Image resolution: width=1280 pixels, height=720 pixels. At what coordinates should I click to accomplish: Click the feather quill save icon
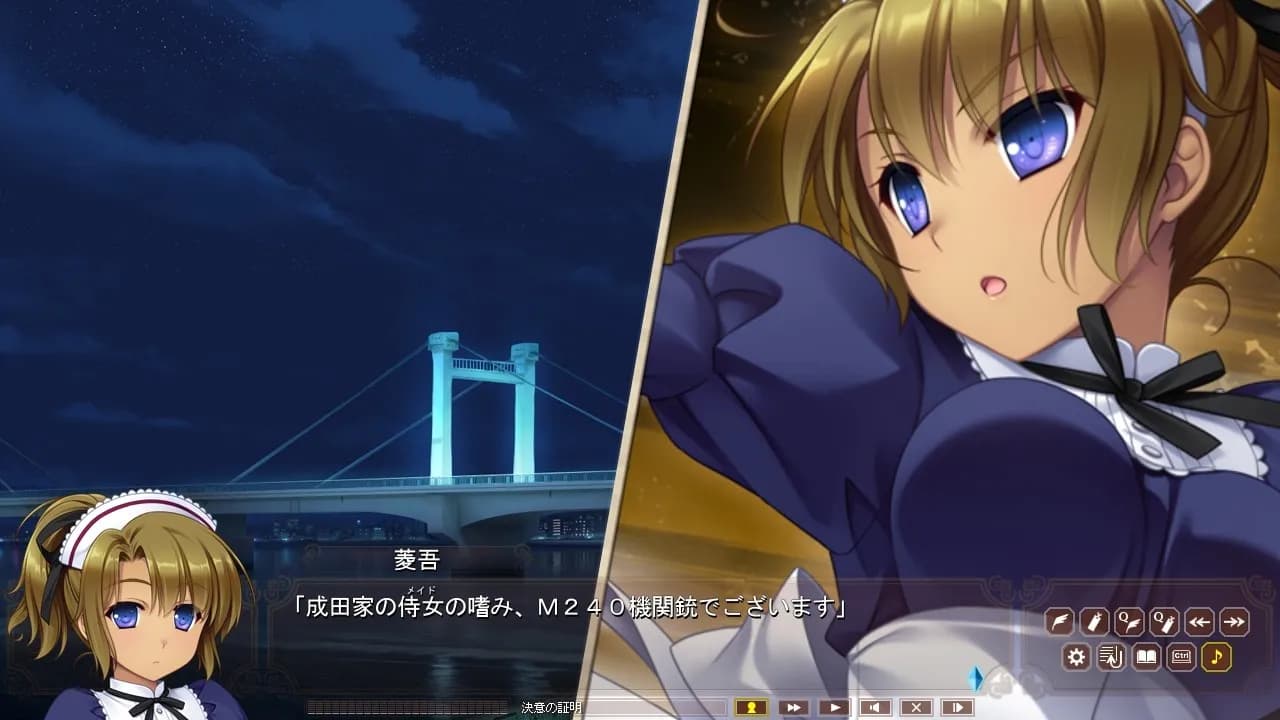[x=1059, y=621]
